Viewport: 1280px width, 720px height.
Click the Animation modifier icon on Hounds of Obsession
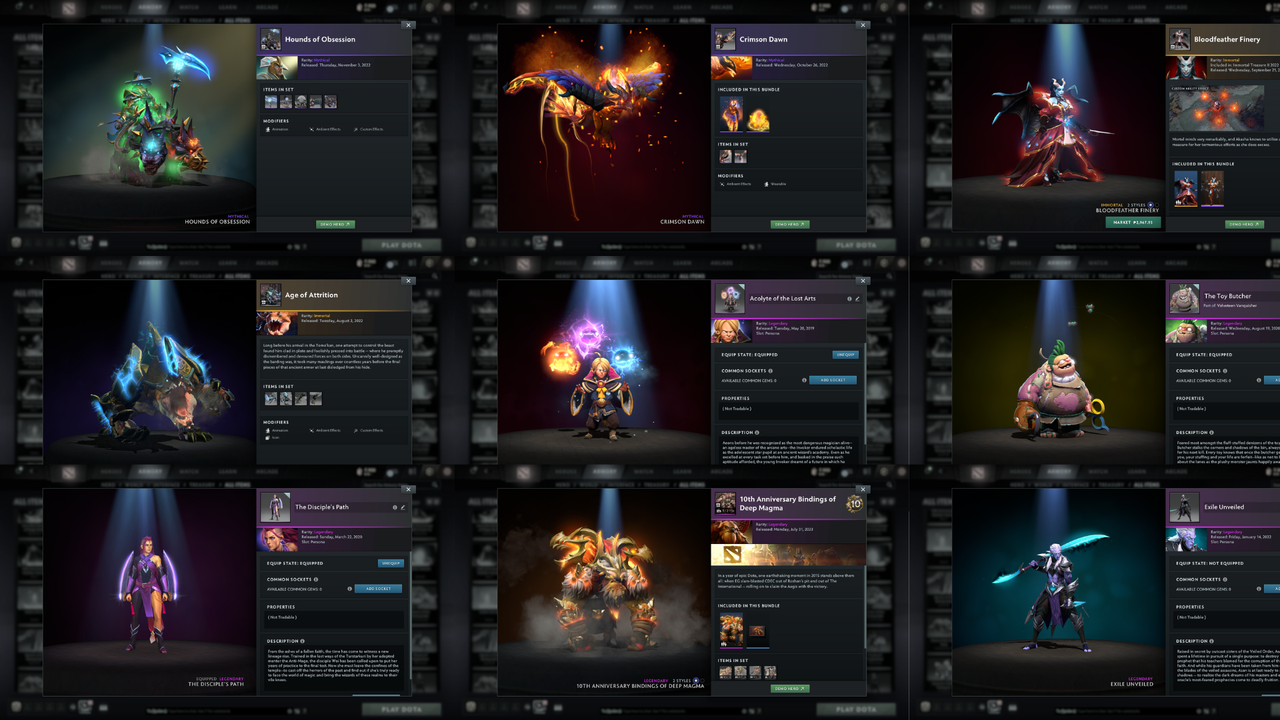pos(268,129)
